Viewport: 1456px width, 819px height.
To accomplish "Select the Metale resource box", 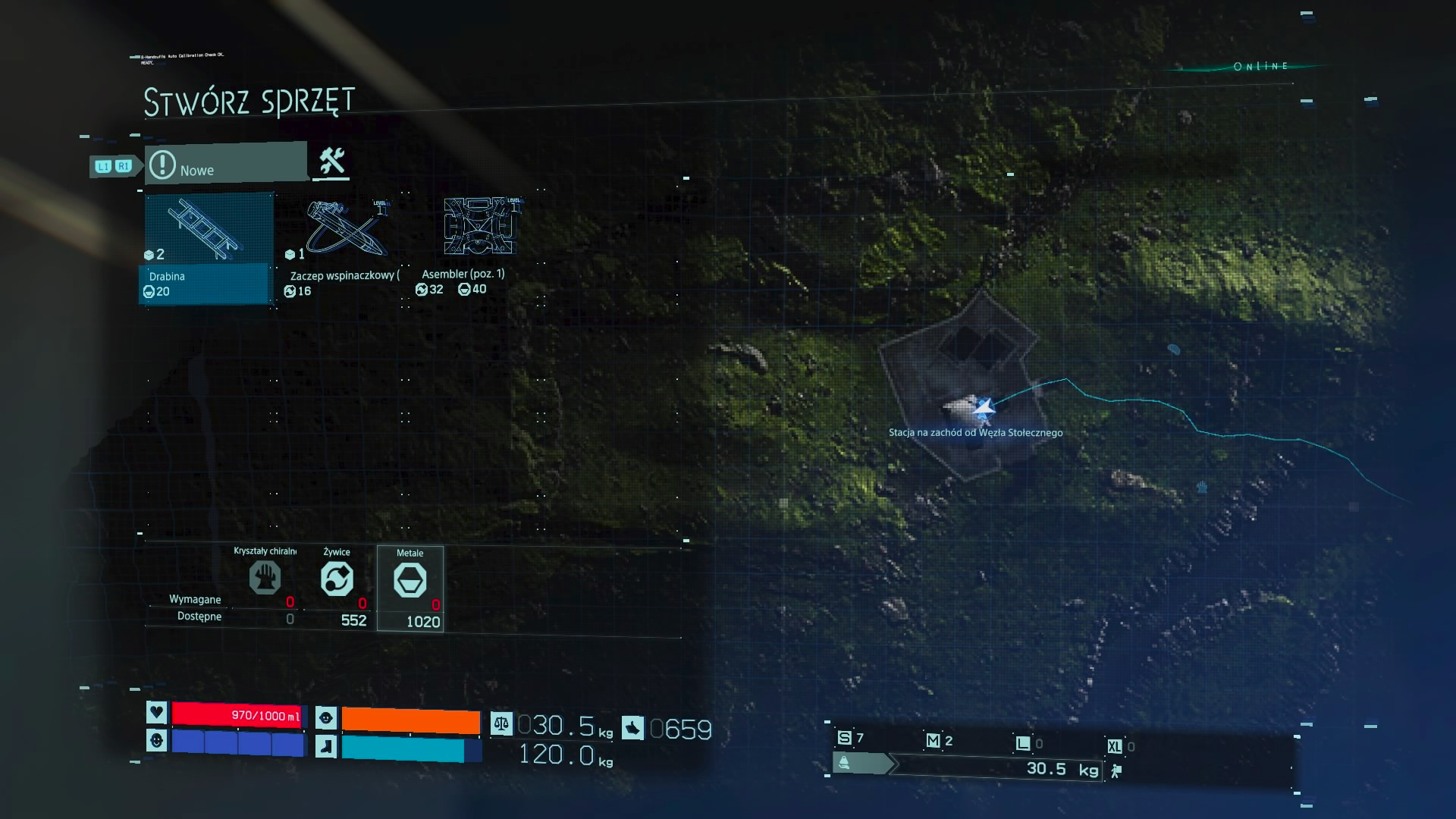I will pos(410,588).
